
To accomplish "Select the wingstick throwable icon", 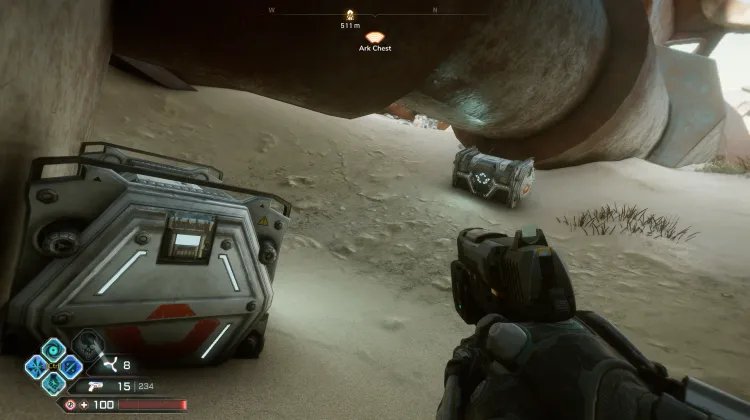I will tap(110, 367).
